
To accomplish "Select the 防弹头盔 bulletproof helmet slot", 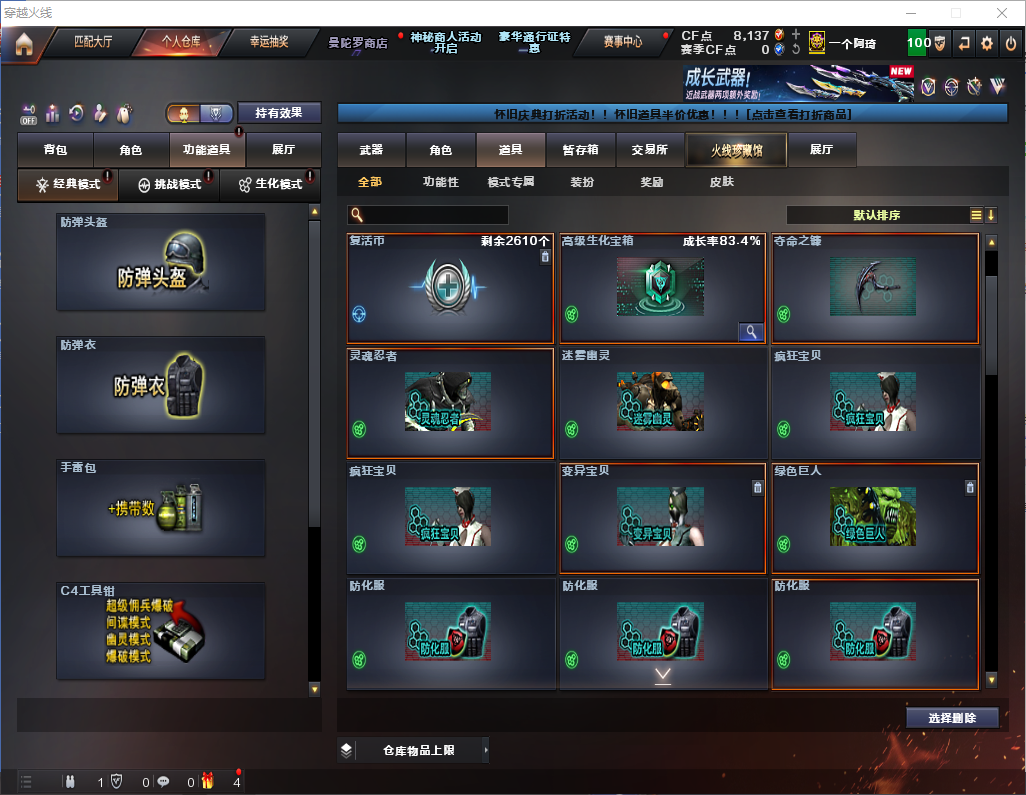I will 161,263.
